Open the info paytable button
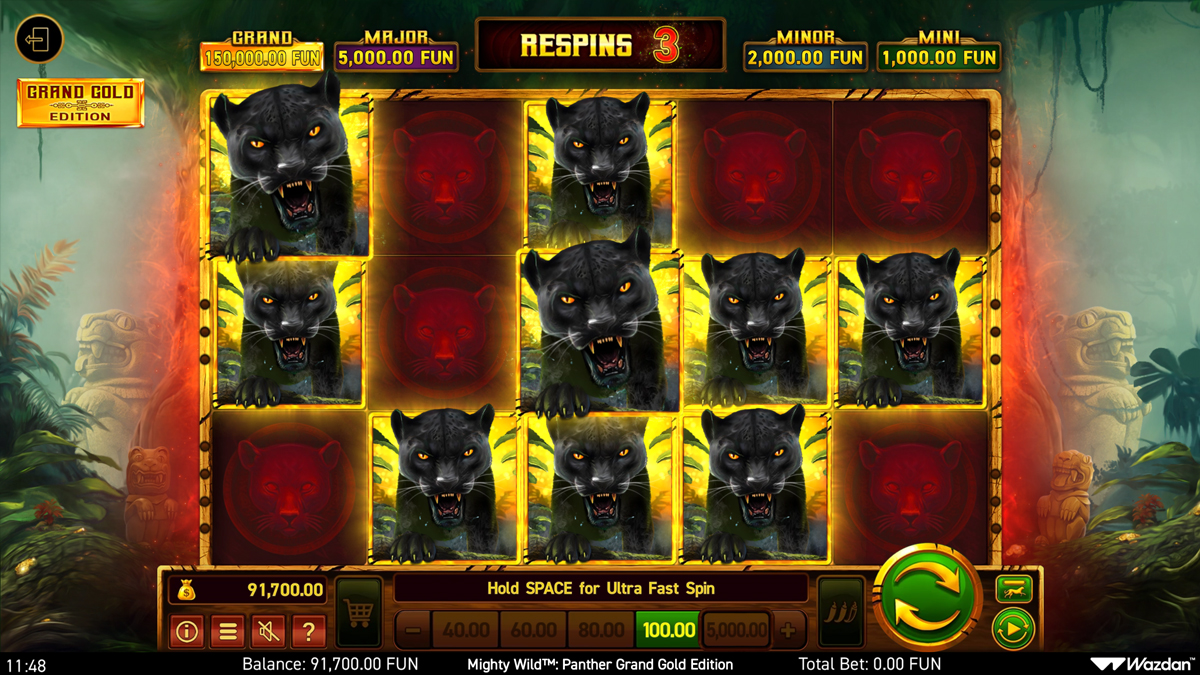1200x675 pixels. click(186, 631)
